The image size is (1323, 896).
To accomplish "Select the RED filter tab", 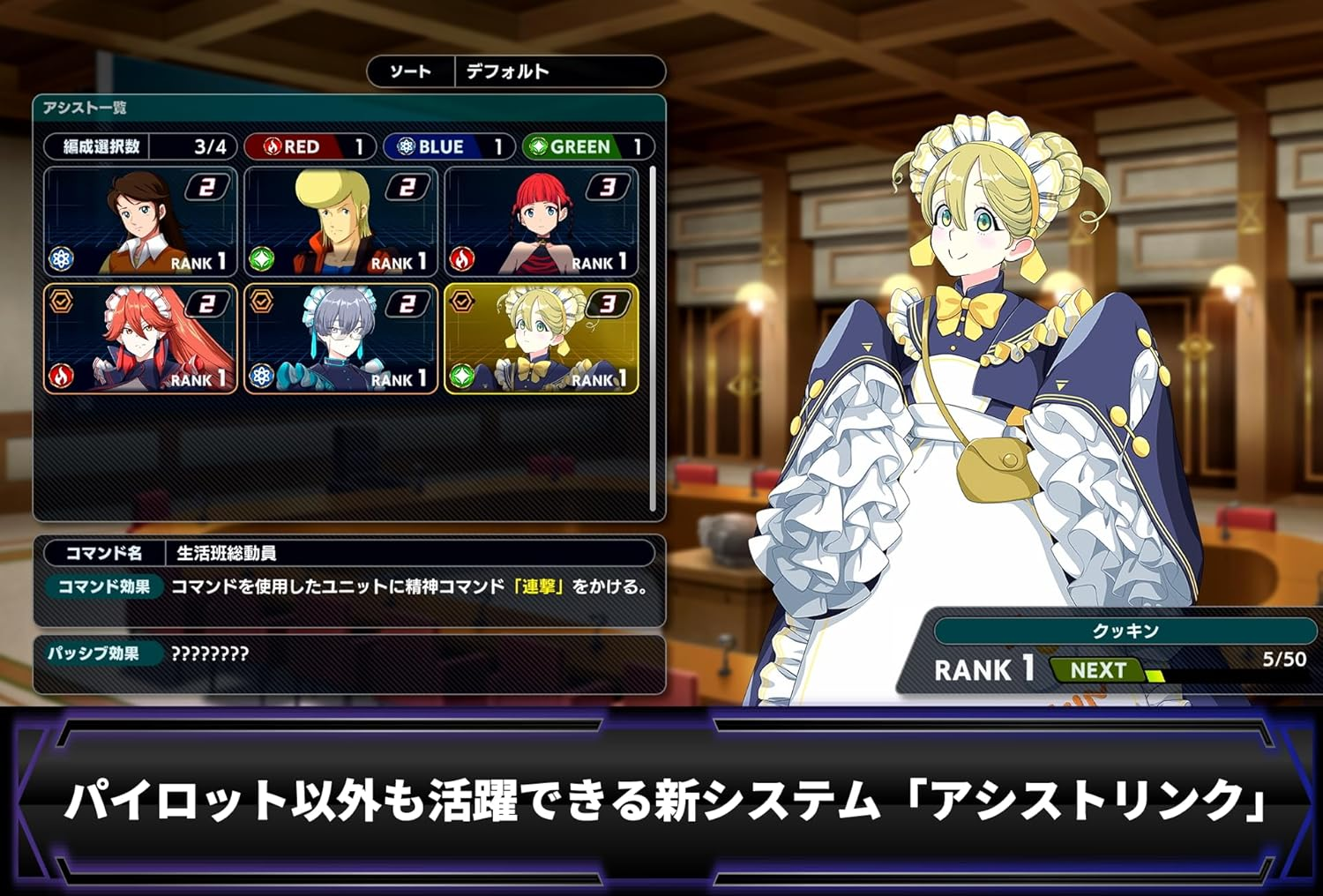I will click(310, 147).
